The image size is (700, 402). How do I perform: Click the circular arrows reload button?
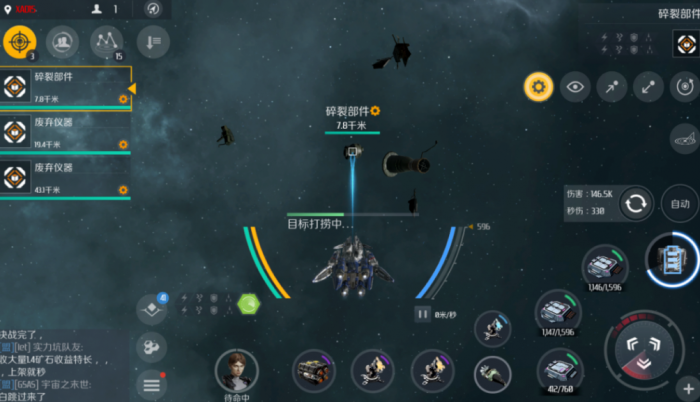(635, 204)
